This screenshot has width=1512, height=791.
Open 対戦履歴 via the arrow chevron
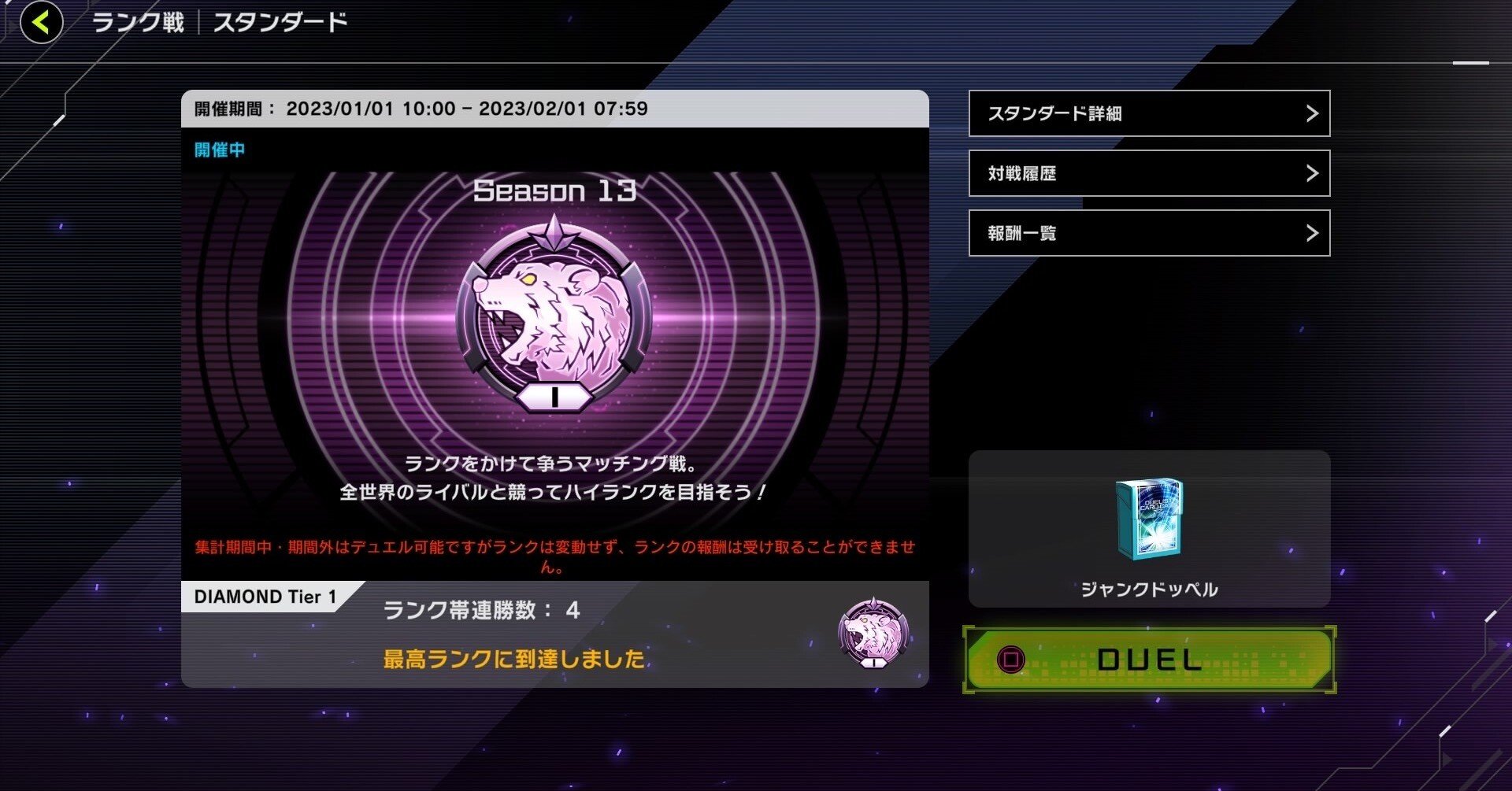[x=1312, y=173]
